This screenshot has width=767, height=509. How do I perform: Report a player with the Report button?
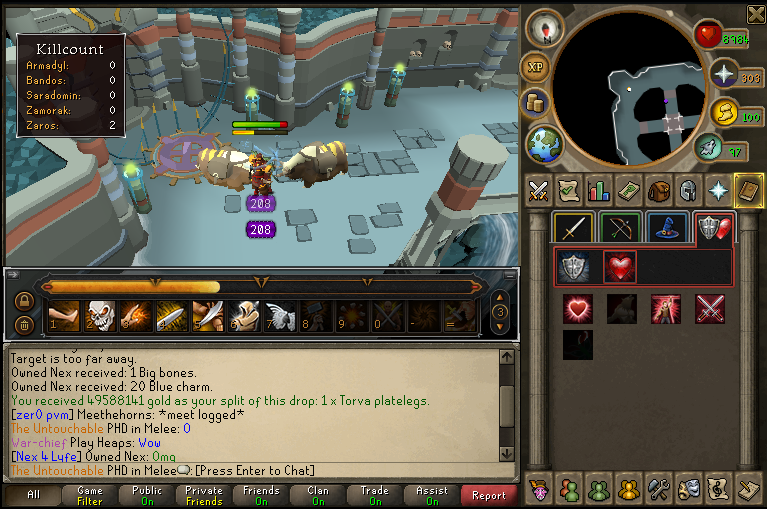pyautogui.click(x=488, y=495)
